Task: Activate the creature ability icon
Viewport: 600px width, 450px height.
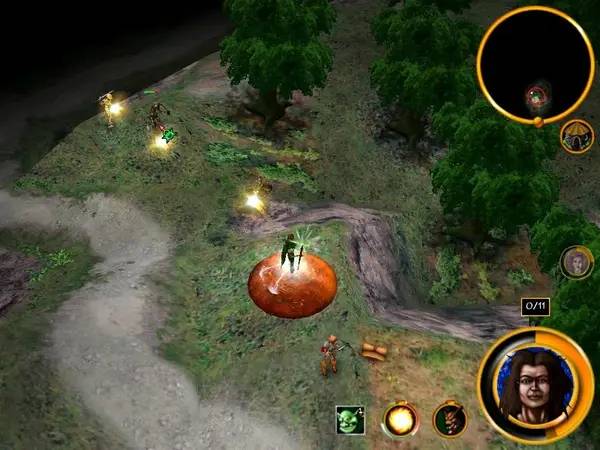Action: [450, 419]
